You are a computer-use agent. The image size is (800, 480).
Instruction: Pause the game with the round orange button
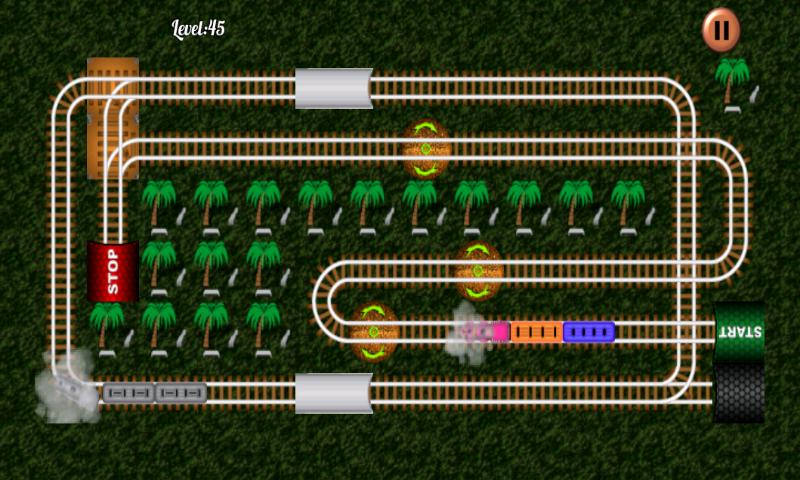pos(720,30)
